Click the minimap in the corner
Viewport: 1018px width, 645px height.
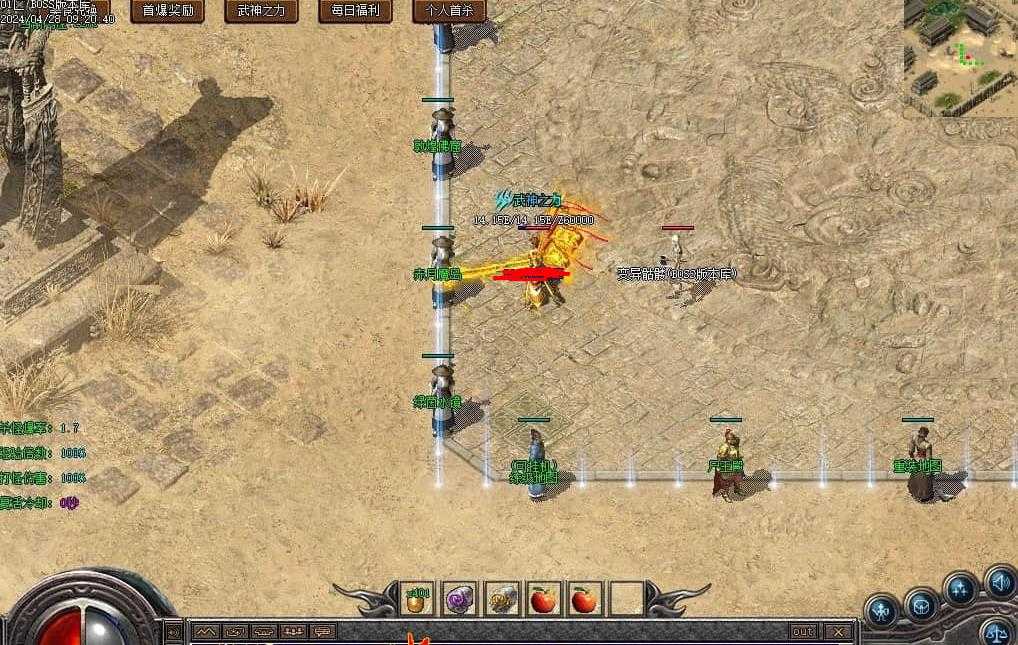pos(960,55)
